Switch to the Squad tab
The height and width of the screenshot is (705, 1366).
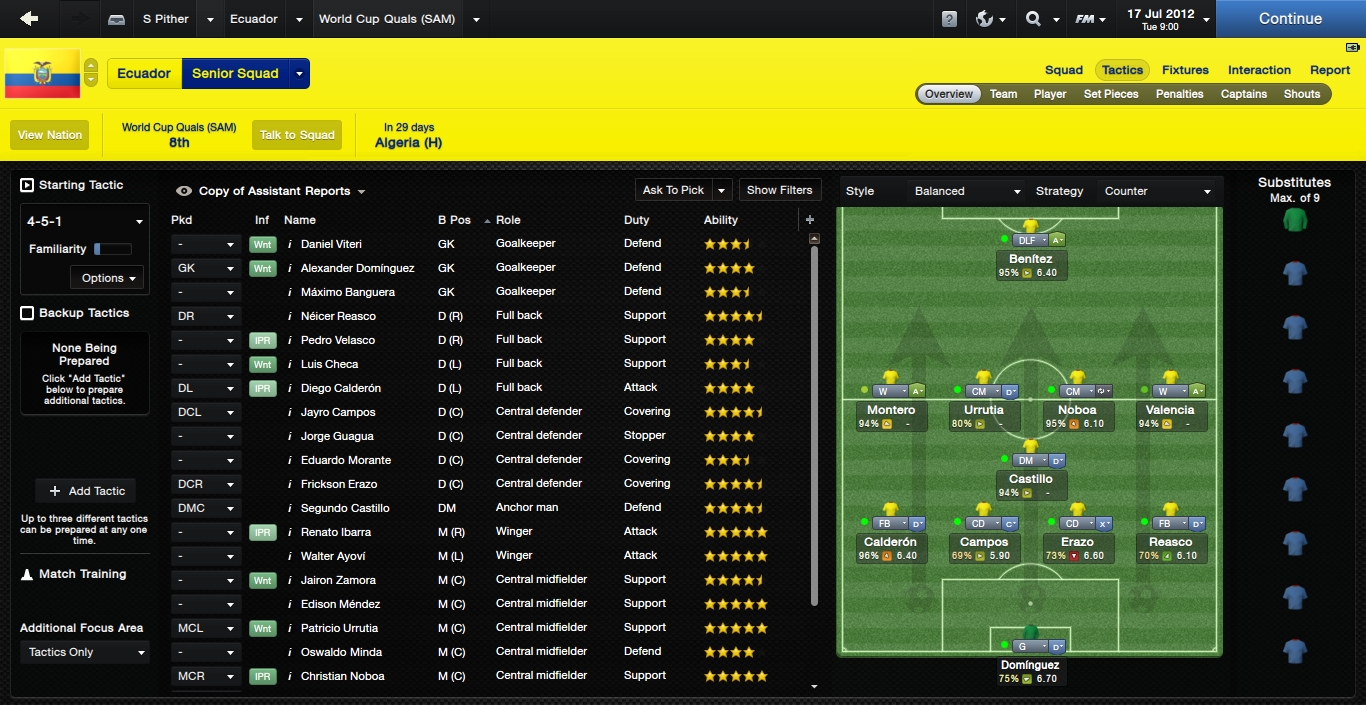1063,70
